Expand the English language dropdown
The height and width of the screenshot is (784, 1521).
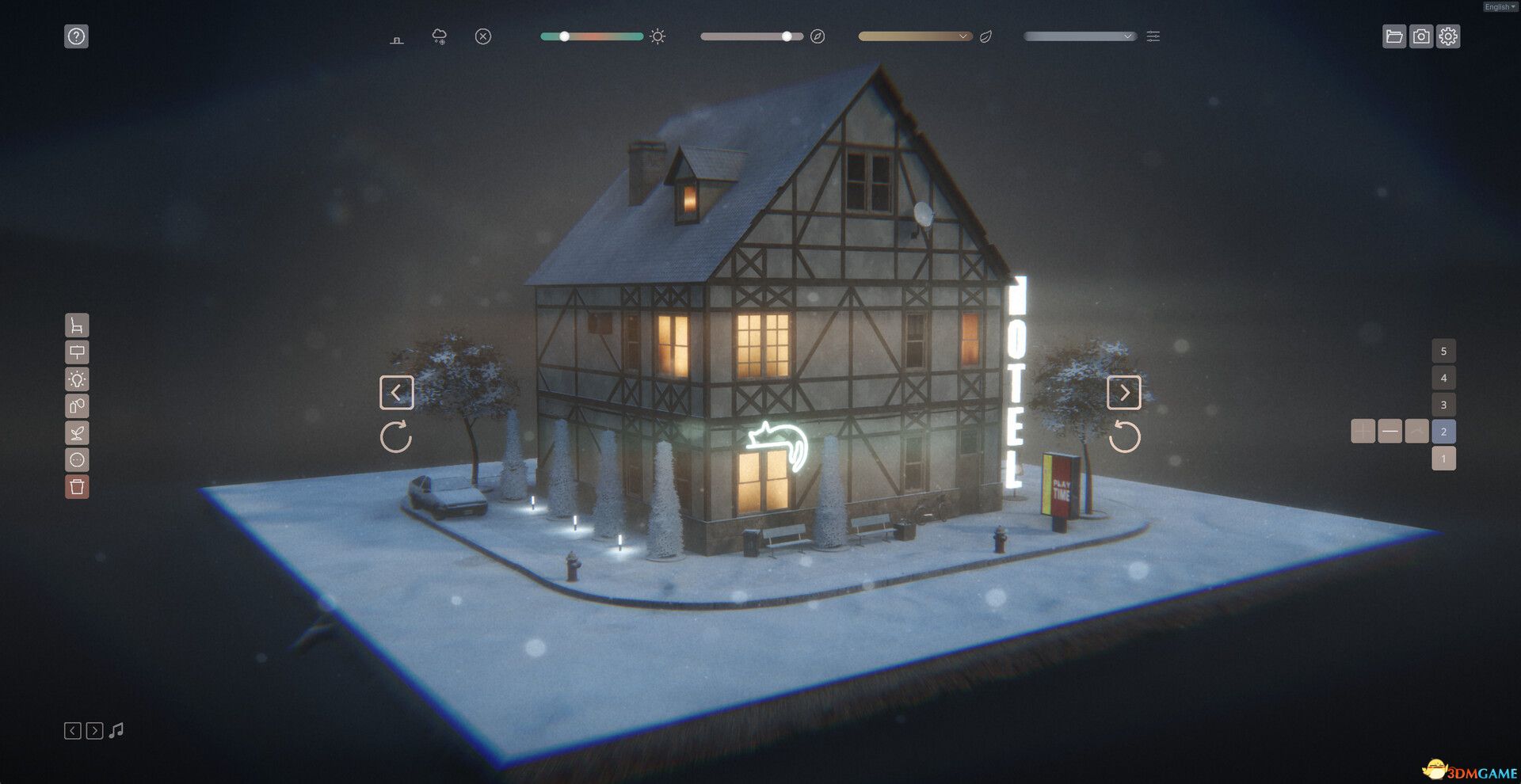click(x=1498, y=6)
